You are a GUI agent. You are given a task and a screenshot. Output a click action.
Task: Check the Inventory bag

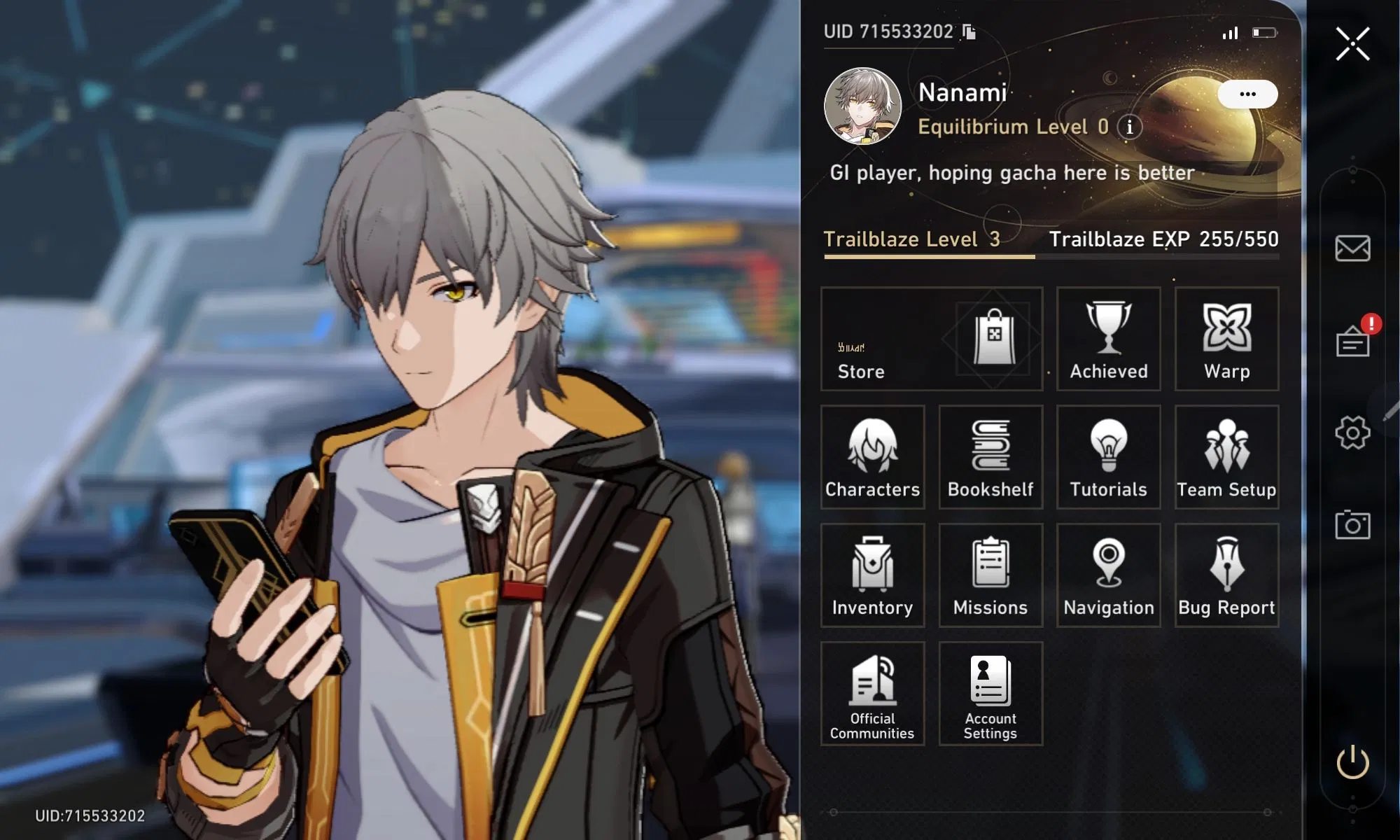[872, 575]
